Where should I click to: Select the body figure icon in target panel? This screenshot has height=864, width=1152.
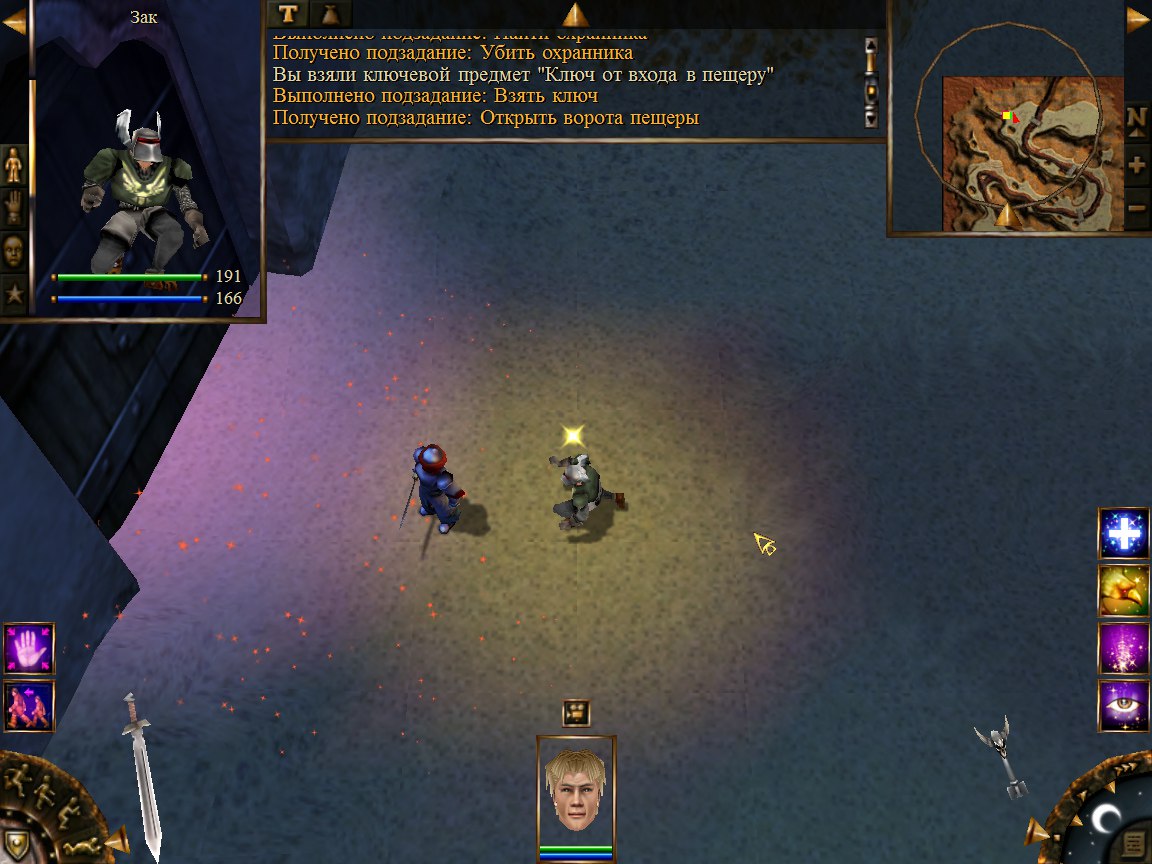click(x=14, y=164)
